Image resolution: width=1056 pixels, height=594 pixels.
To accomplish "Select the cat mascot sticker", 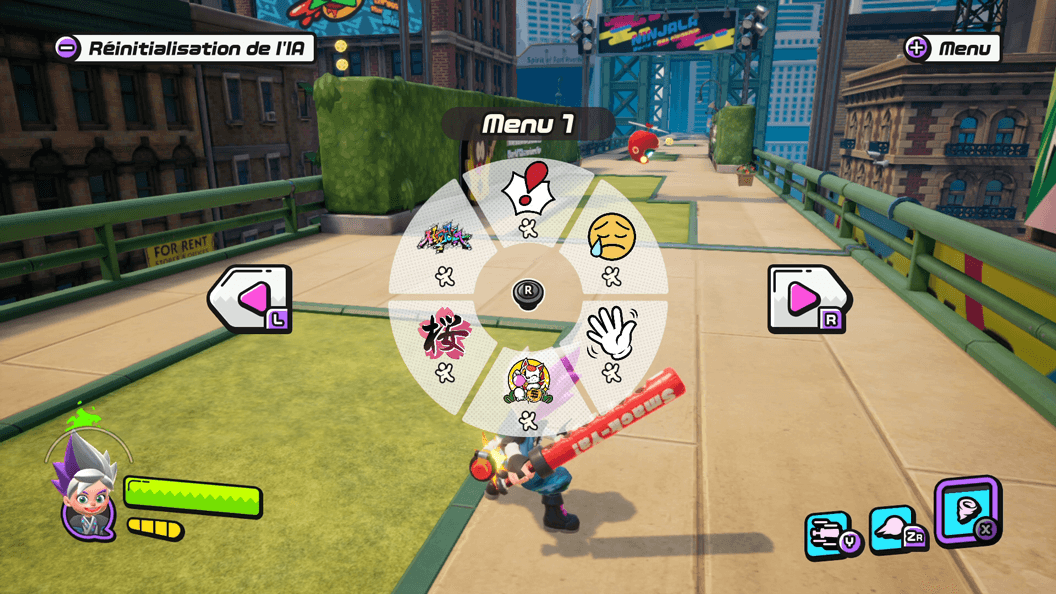I will (x=528, y=381).
